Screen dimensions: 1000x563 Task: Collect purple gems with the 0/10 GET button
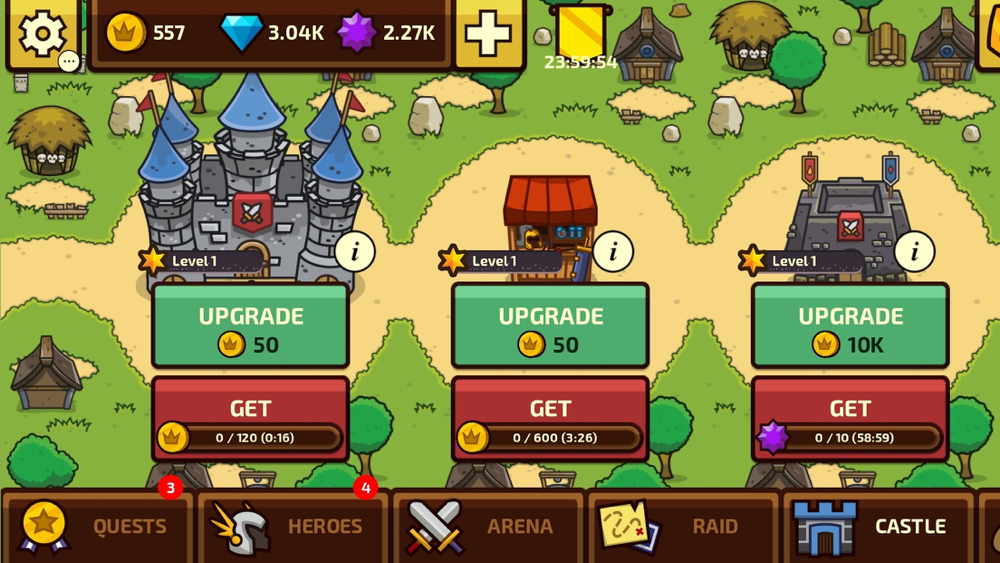point(850,419)
